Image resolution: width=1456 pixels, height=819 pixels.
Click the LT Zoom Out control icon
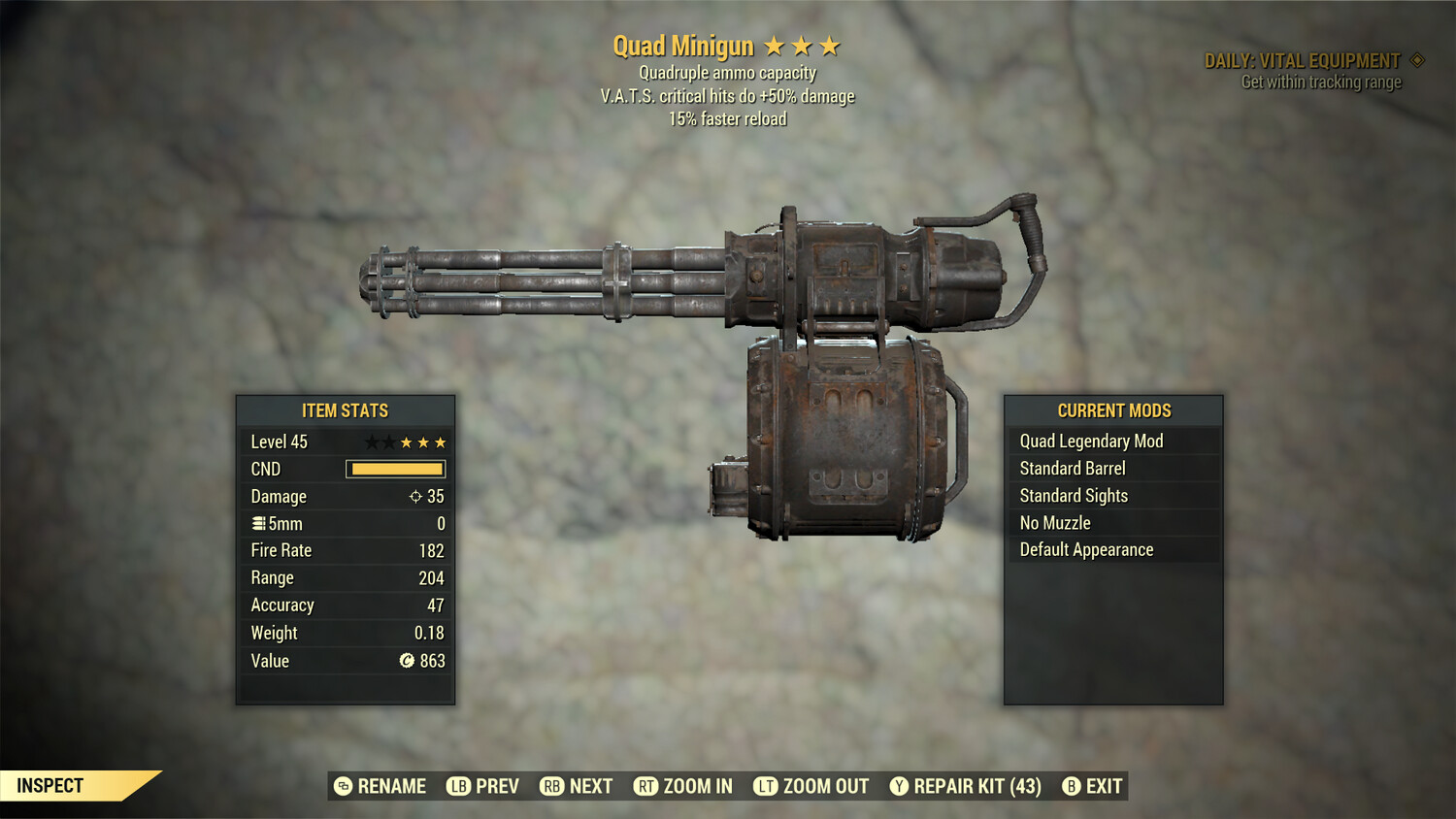click(766, 786)
